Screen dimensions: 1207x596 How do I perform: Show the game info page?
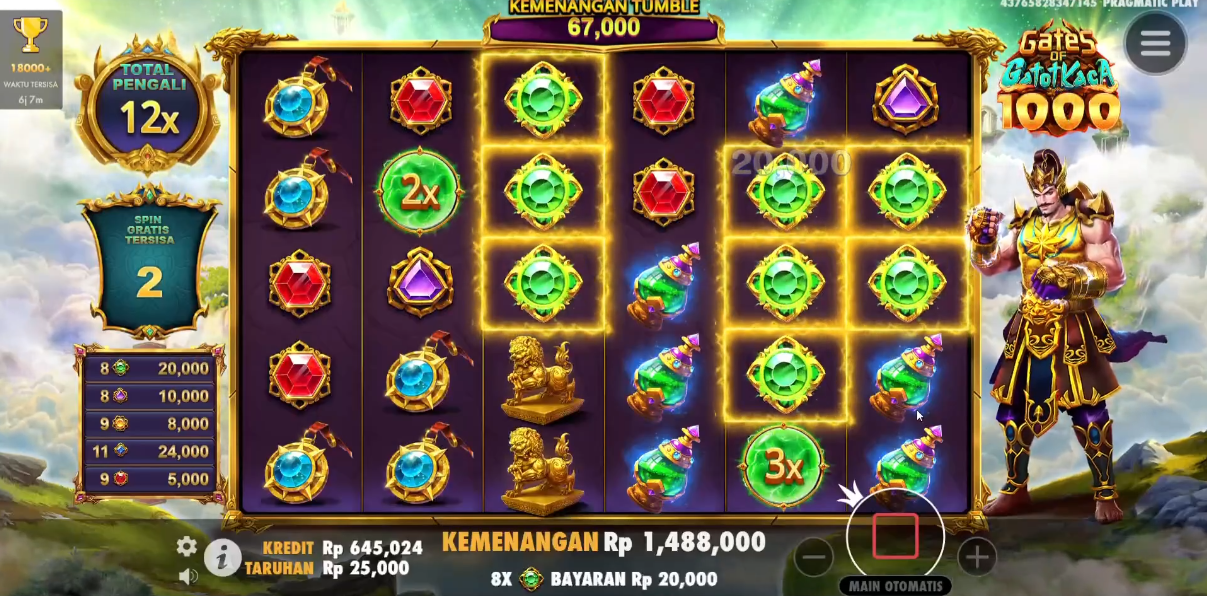222,557
